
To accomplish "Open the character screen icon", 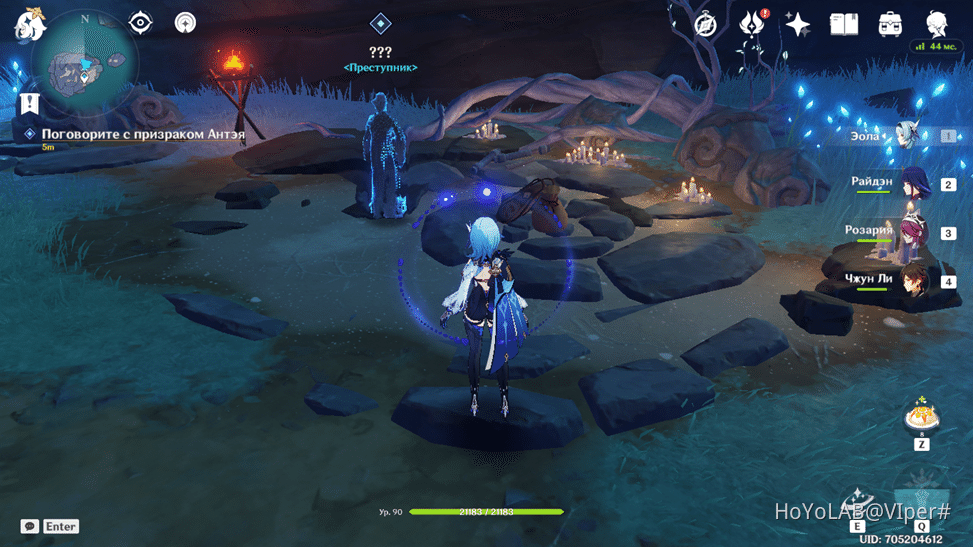I will click(x=936, y=25).
